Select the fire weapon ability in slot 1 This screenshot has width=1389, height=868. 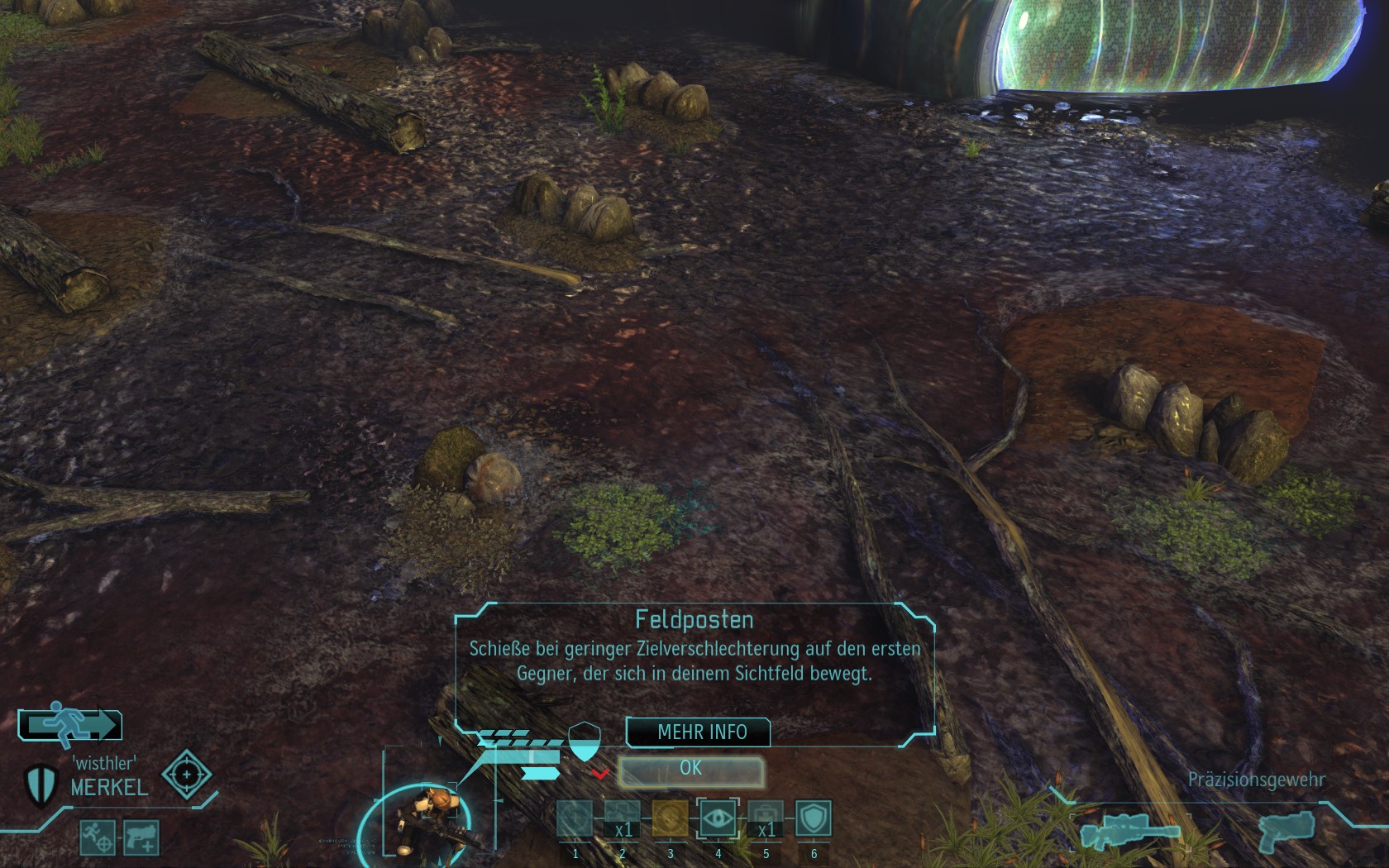tap(575, 819)
